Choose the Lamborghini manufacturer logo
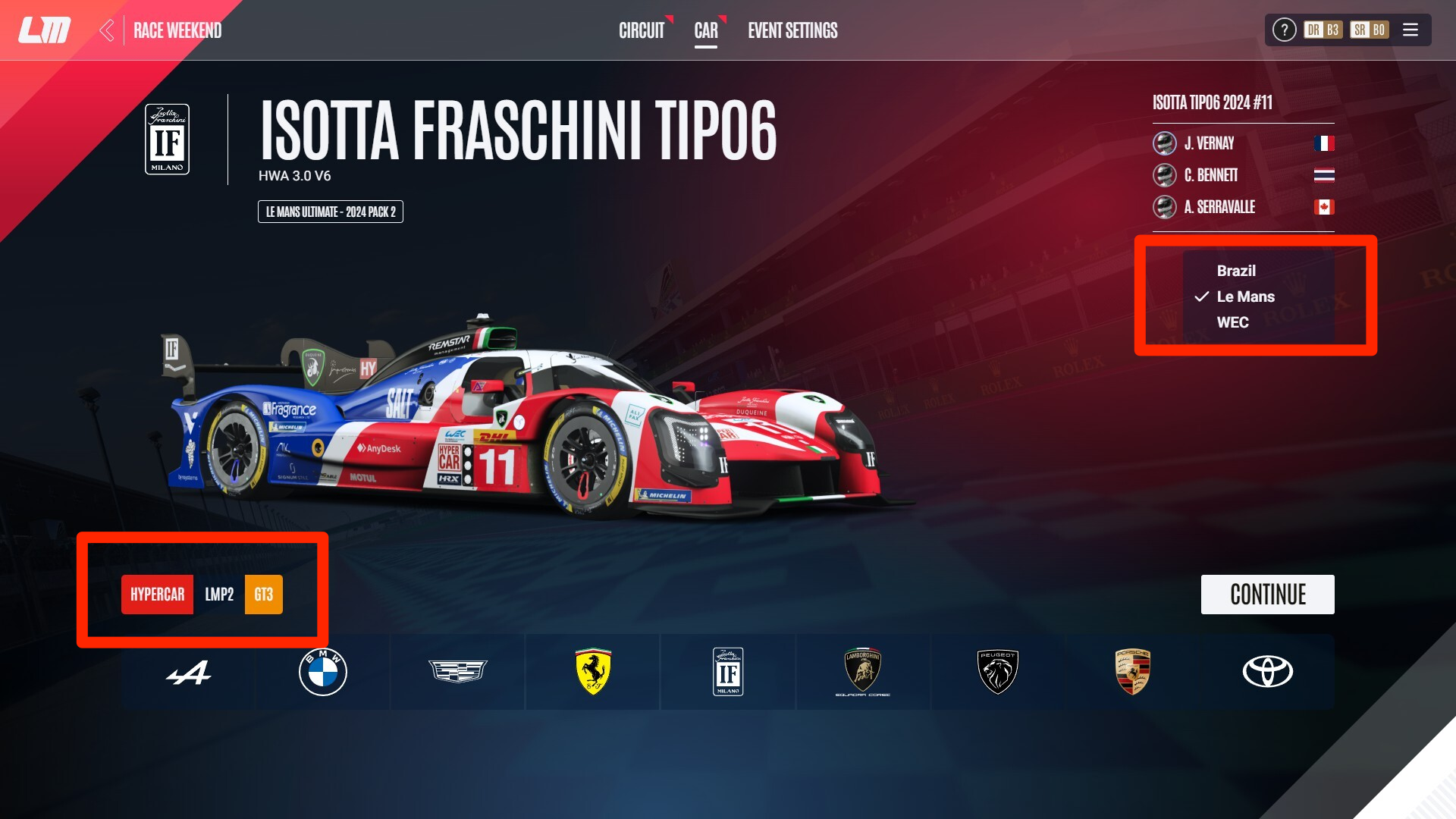This screenshot has height=819, width=1456. coord(863,672)
